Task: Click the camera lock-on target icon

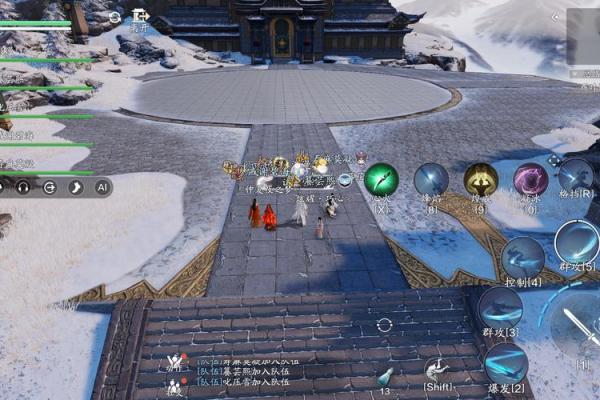Action: click(x=384, y=326)
